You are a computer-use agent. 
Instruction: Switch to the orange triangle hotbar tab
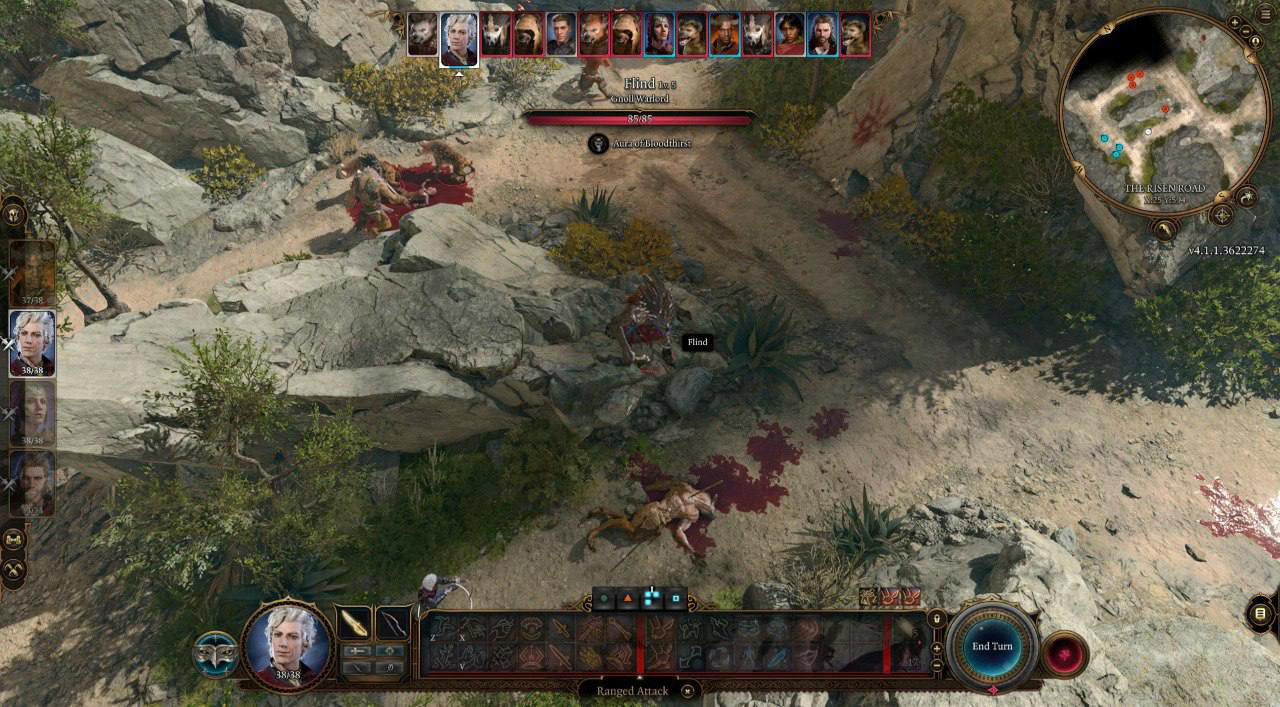(x=628, y=599)
